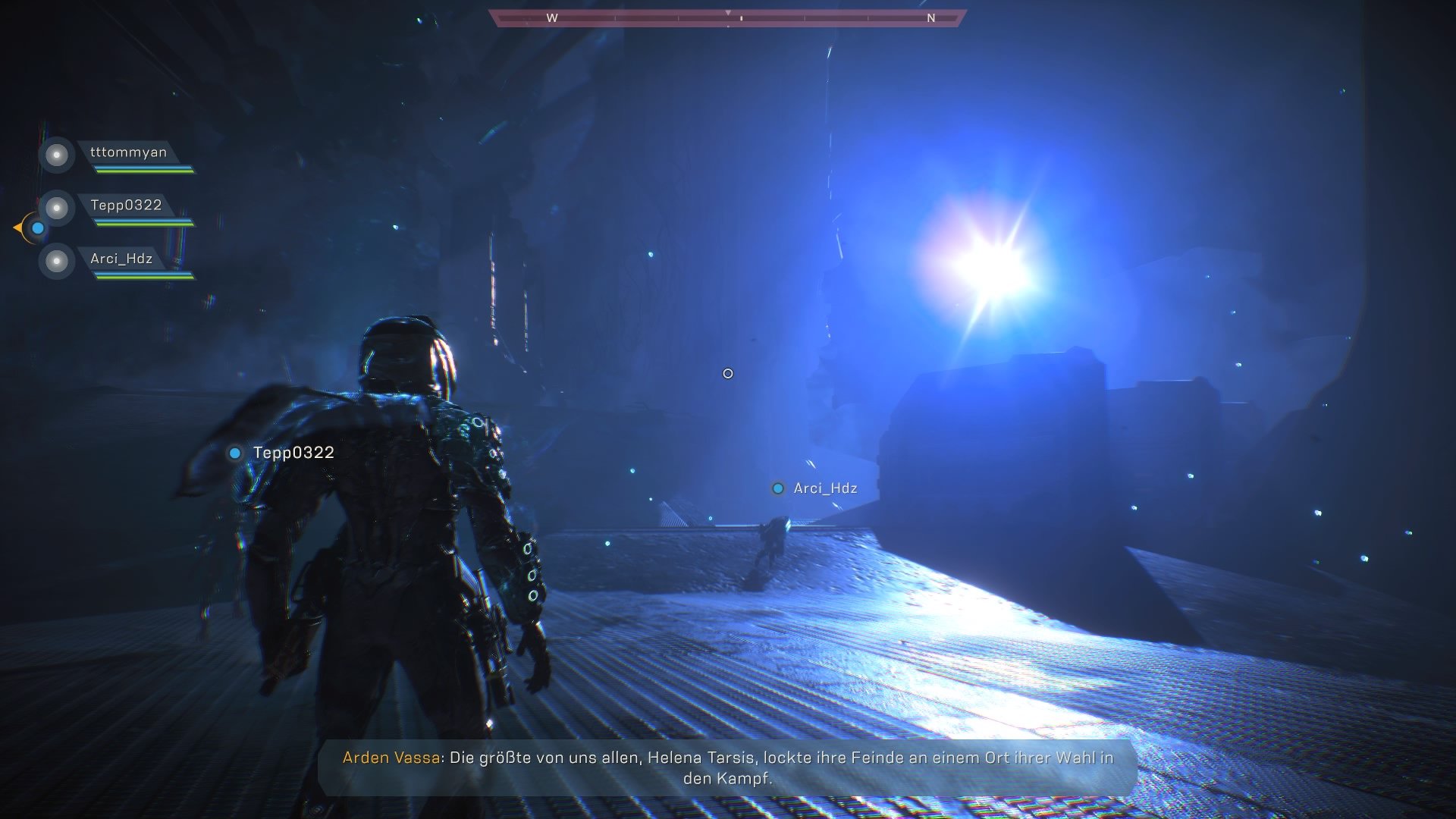Click the compass bar showing W and N
Viewport: 1456px width, 819px height.
pos(727,18)
